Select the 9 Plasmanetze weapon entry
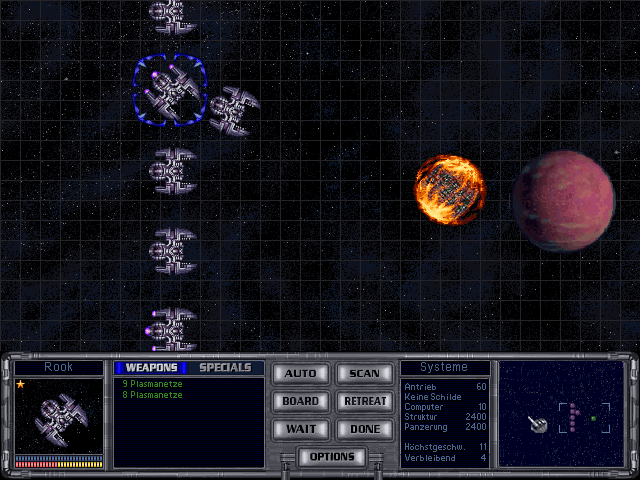The width and height of the screenshot is (640, 480). 152,384
